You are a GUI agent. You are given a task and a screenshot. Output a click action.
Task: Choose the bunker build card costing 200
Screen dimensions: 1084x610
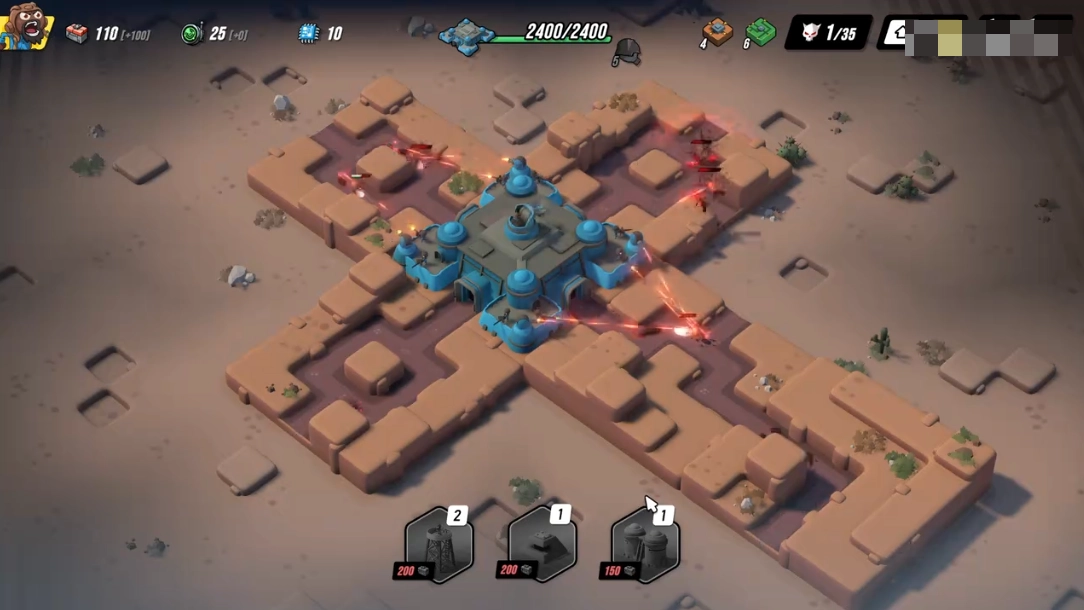(541, 544)
